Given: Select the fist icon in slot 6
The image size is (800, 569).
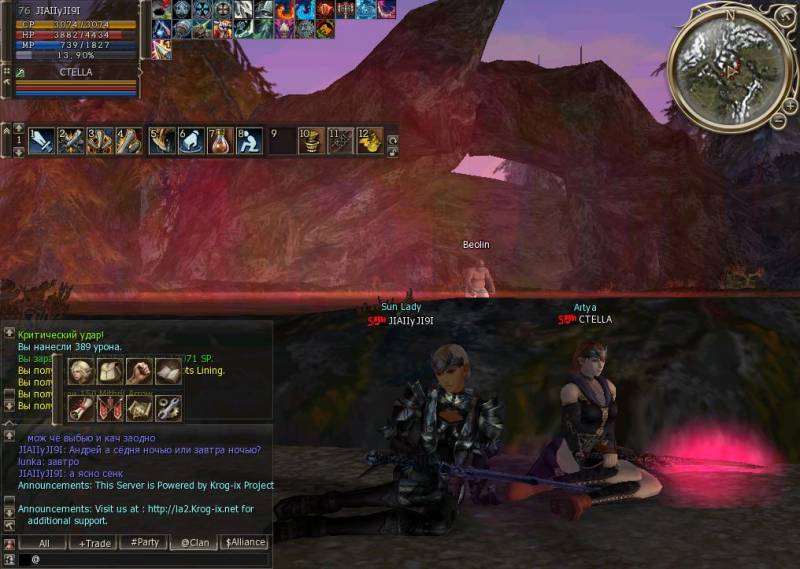Looking at the screenshot, I should click(x=191, y=141).
